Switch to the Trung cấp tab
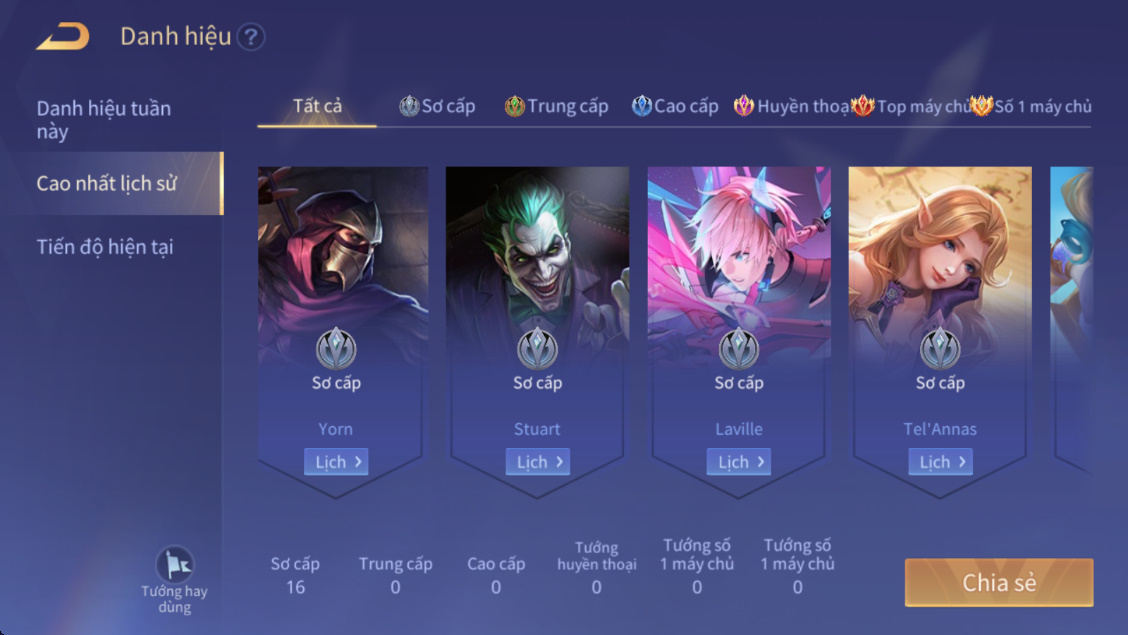Image resolution: width=1128 pixels, height=635 pixels. point(557,106)
